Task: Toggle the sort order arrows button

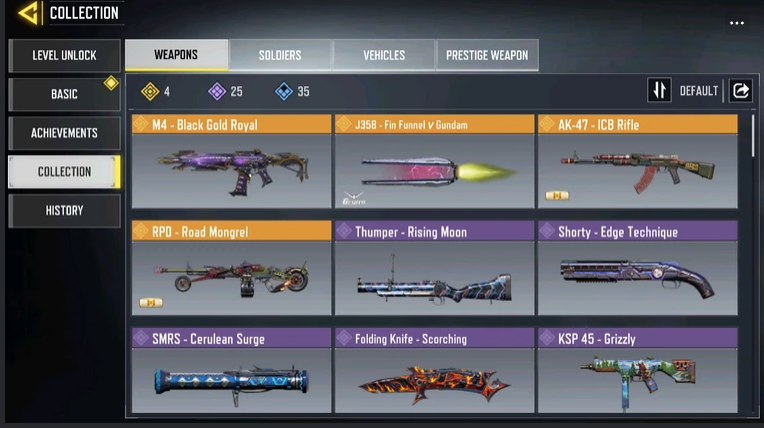Action: [x=659, y=91]
